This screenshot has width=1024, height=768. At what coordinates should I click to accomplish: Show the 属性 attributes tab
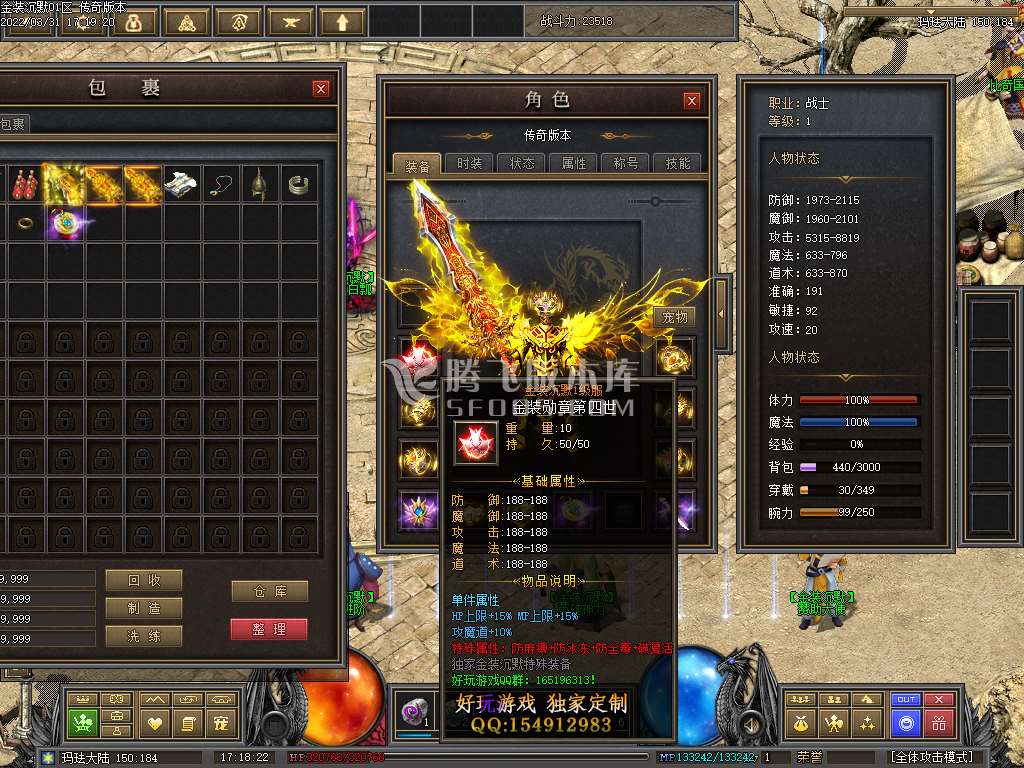(574, 163)
